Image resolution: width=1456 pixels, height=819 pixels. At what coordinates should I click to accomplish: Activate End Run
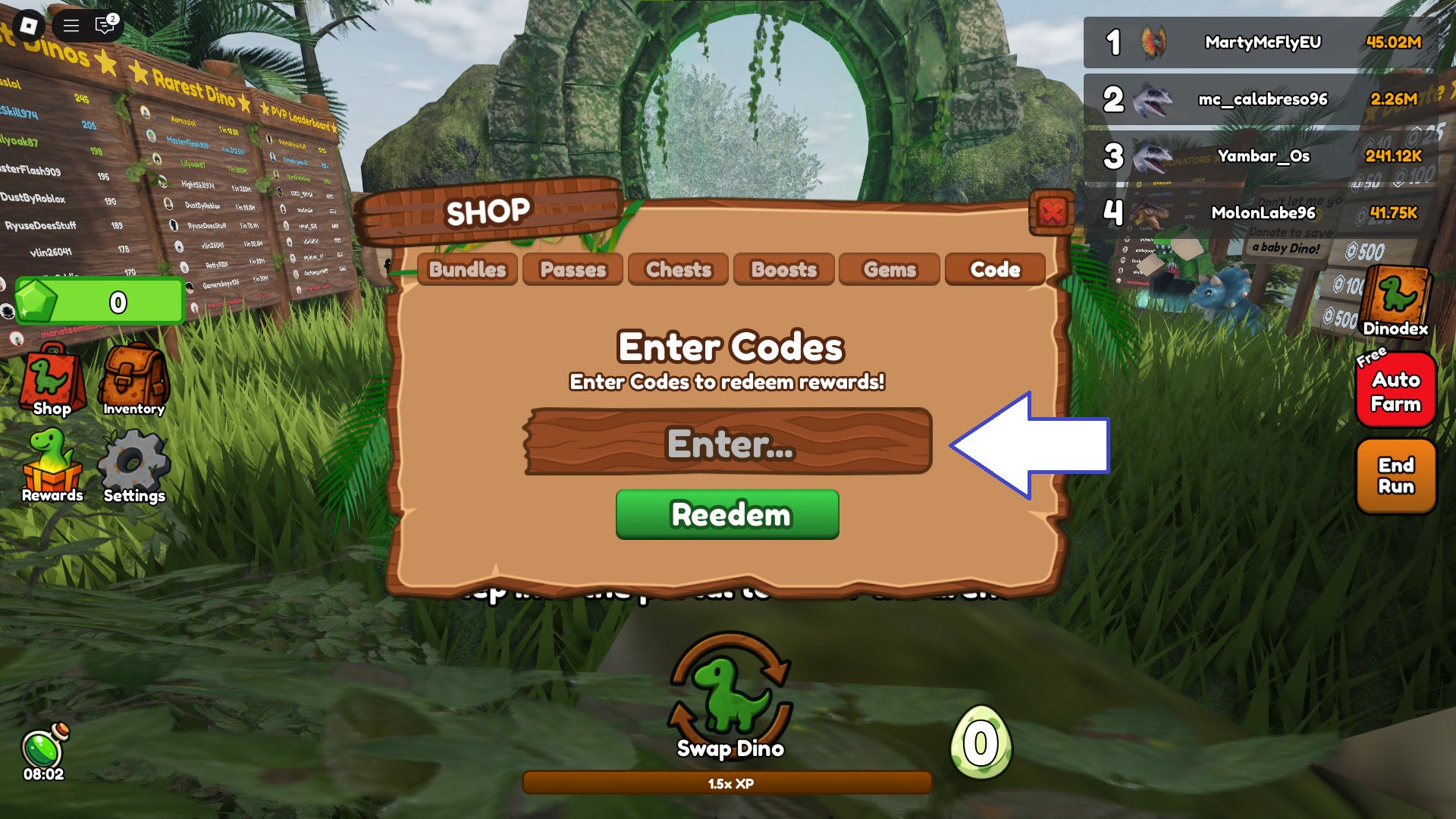tap(1395, 475)
